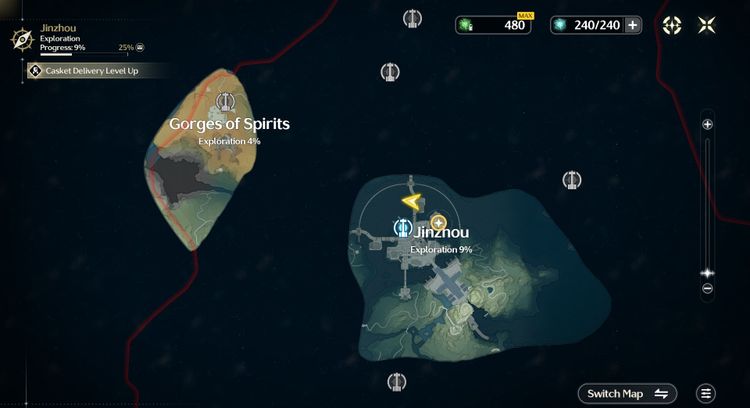
Task: Open the map marker crosshair tool
Action: tap(673, 25)
